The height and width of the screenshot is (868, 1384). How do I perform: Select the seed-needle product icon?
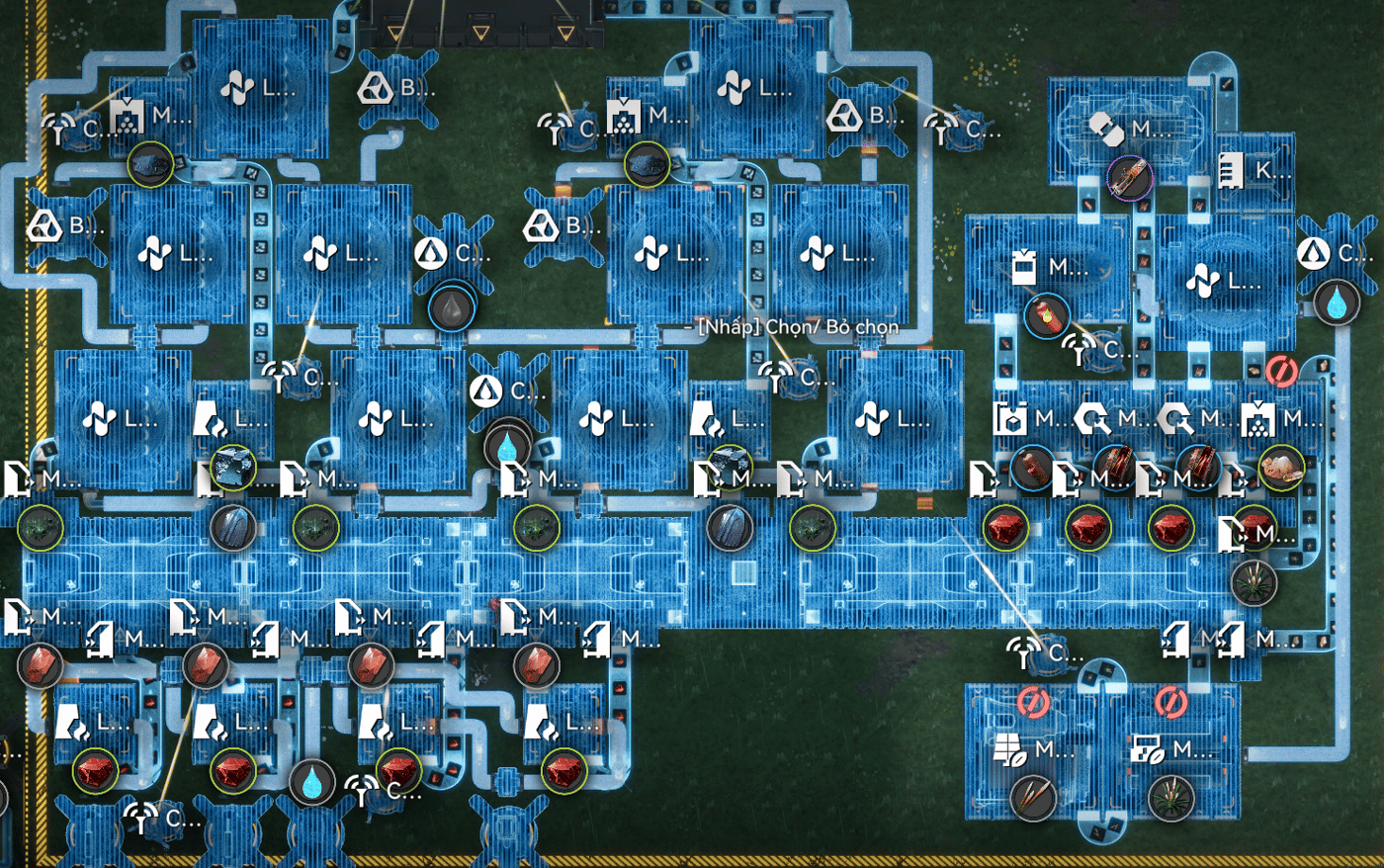pos(1032,799)
